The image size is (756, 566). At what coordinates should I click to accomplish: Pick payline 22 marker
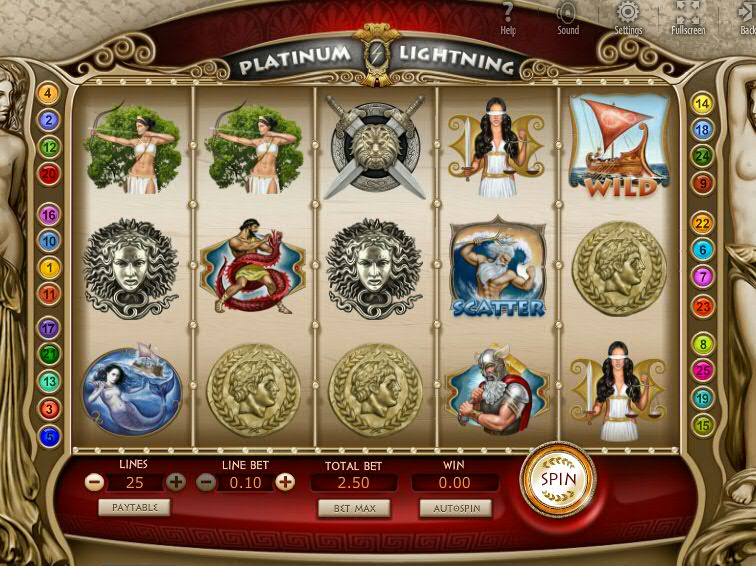click(703, 224)
